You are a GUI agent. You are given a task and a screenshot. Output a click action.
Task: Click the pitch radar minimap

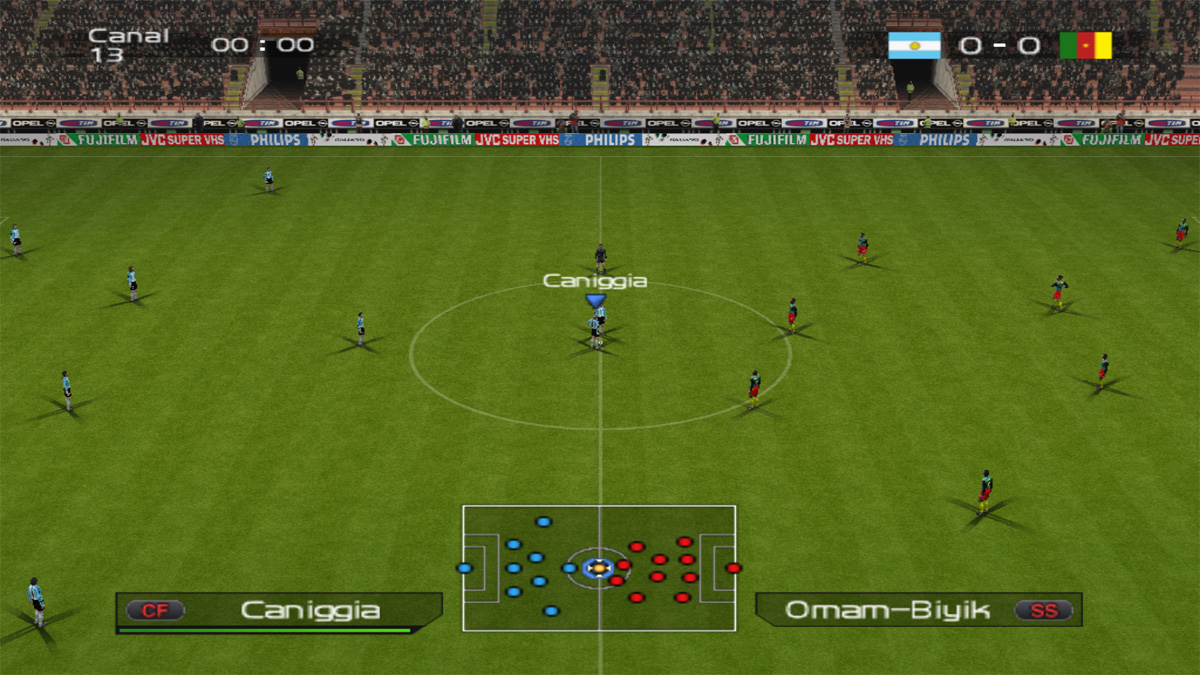click(599, 568)
